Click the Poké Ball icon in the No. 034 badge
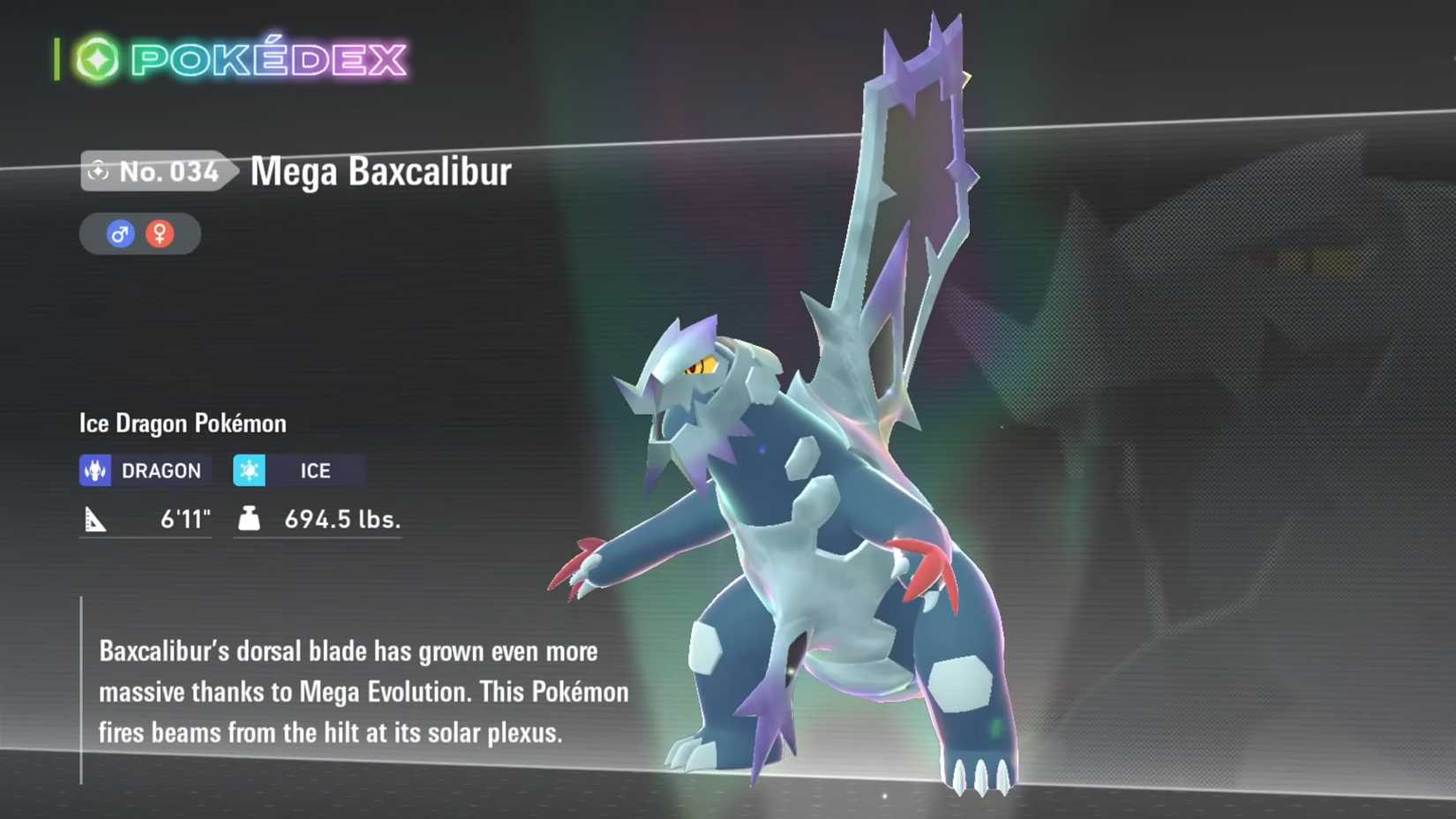Screen dimensions: 1456x819 100,172
